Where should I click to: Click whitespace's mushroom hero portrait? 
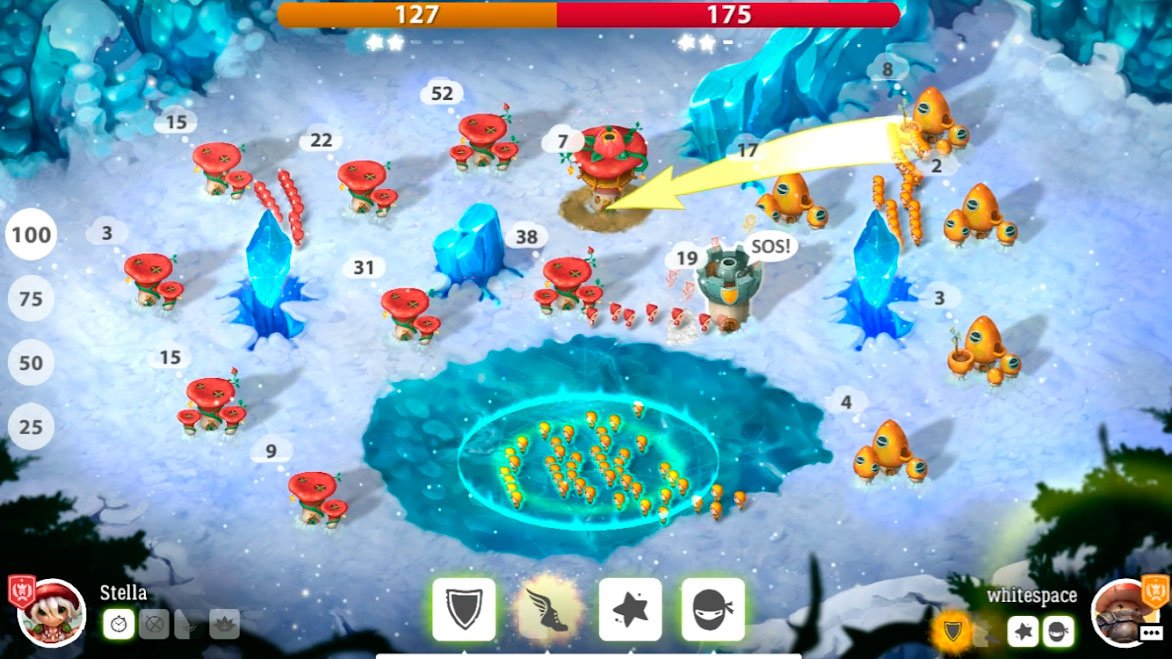tap(1120, 612)
